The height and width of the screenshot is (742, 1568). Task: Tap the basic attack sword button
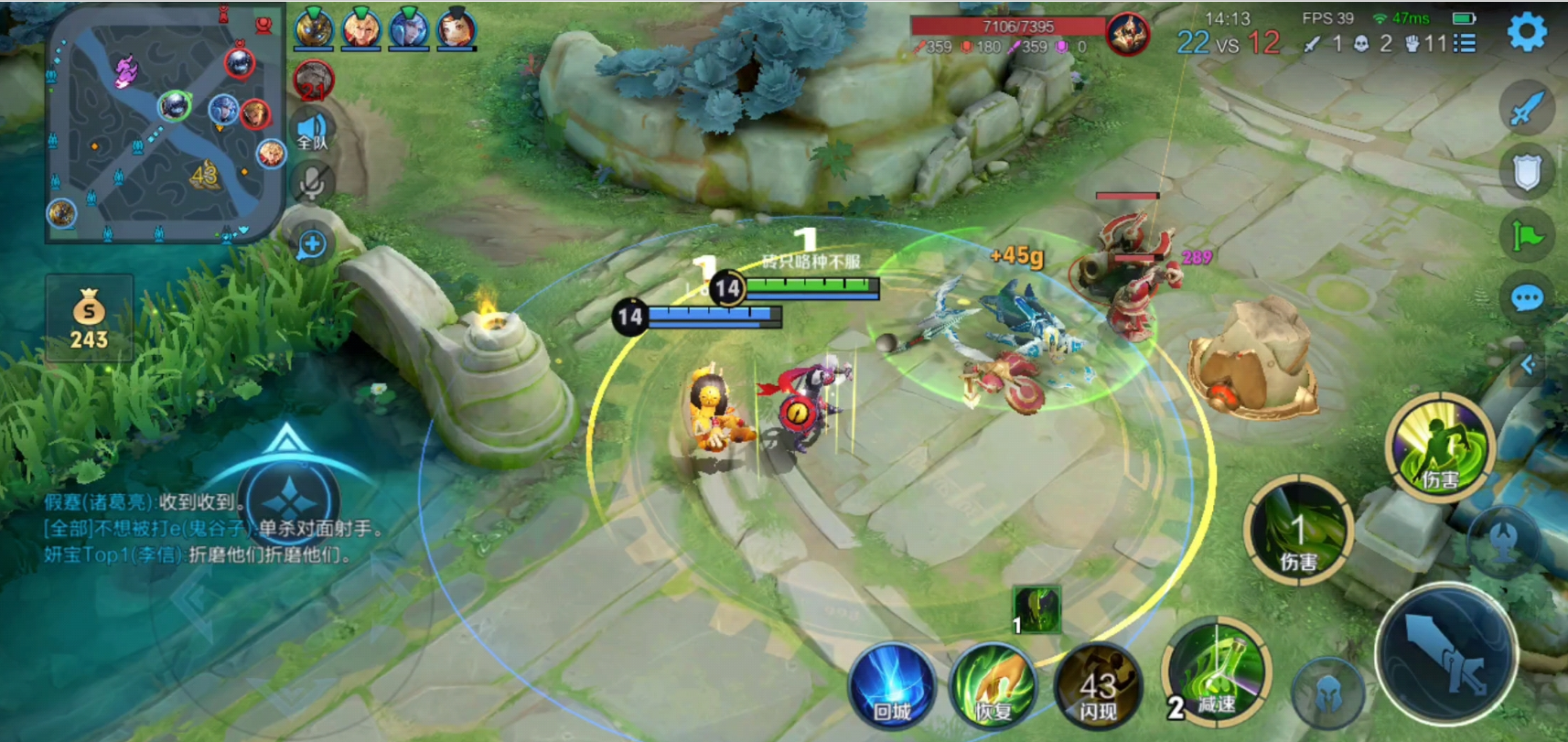pyautogui.click(x=1446, y=655)
